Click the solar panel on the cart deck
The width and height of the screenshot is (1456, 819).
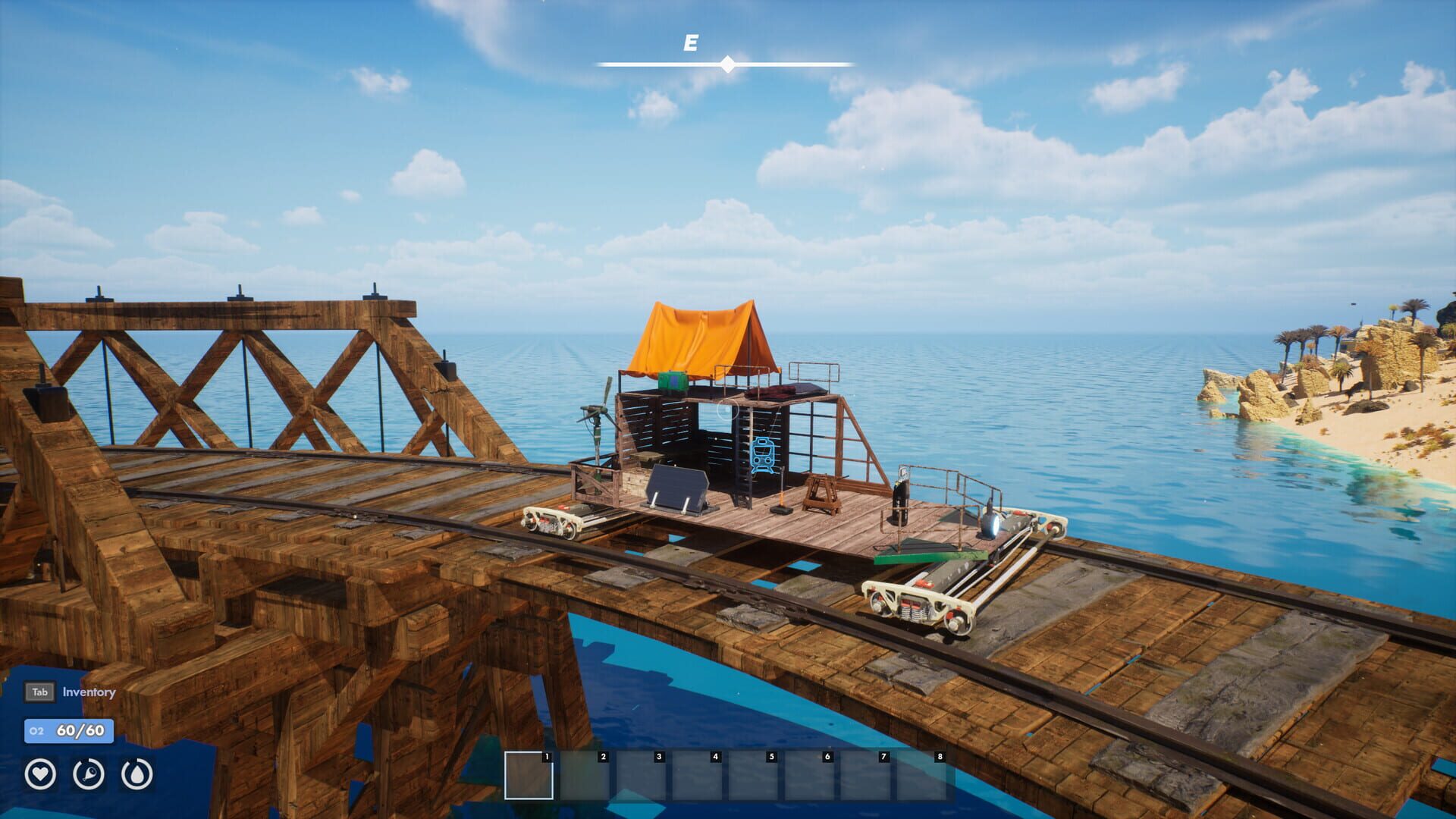coord(677,485)
